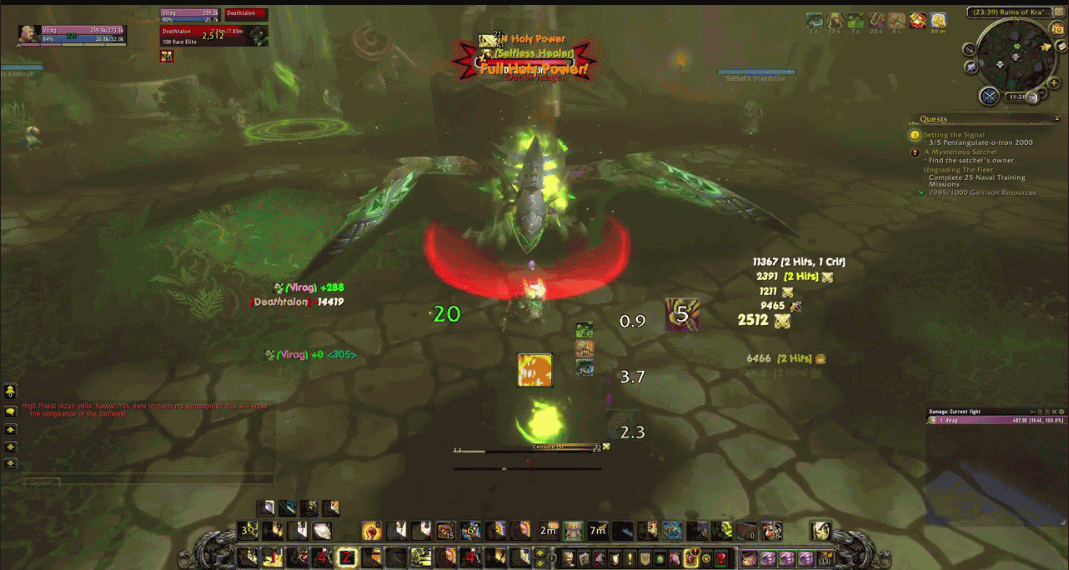Click the golden buff icon showing 39 m
The image size is (1069, 570).
[938, 21]
